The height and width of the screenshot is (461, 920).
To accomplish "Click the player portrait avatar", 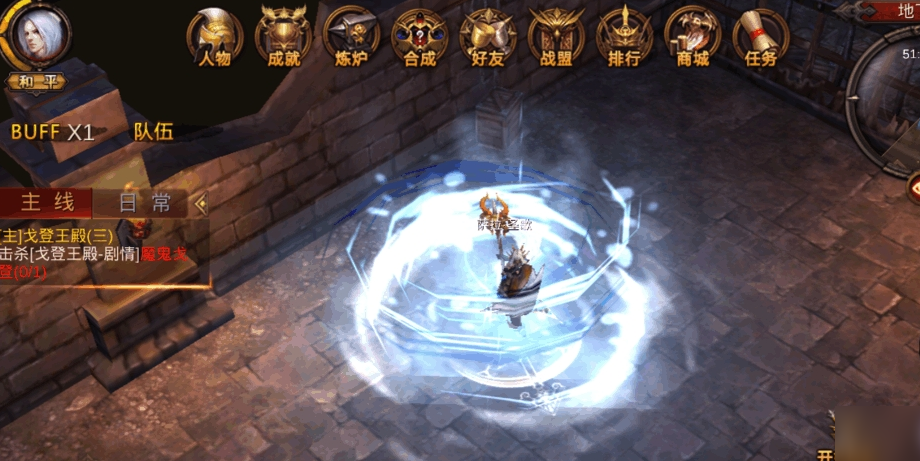I will (35, 35).
